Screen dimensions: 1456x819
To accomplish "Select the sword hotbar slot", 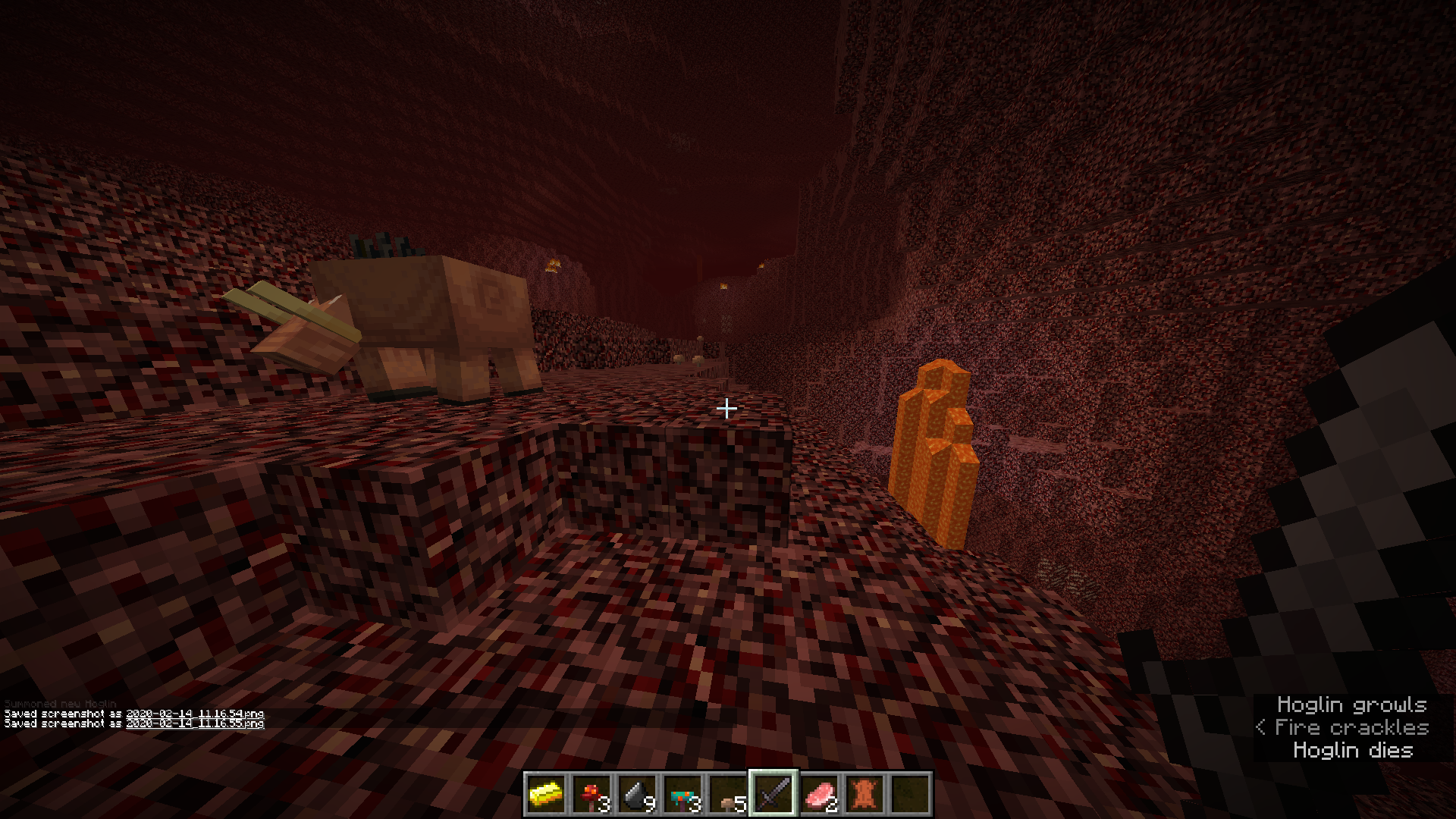I will (x=773, y=794).
